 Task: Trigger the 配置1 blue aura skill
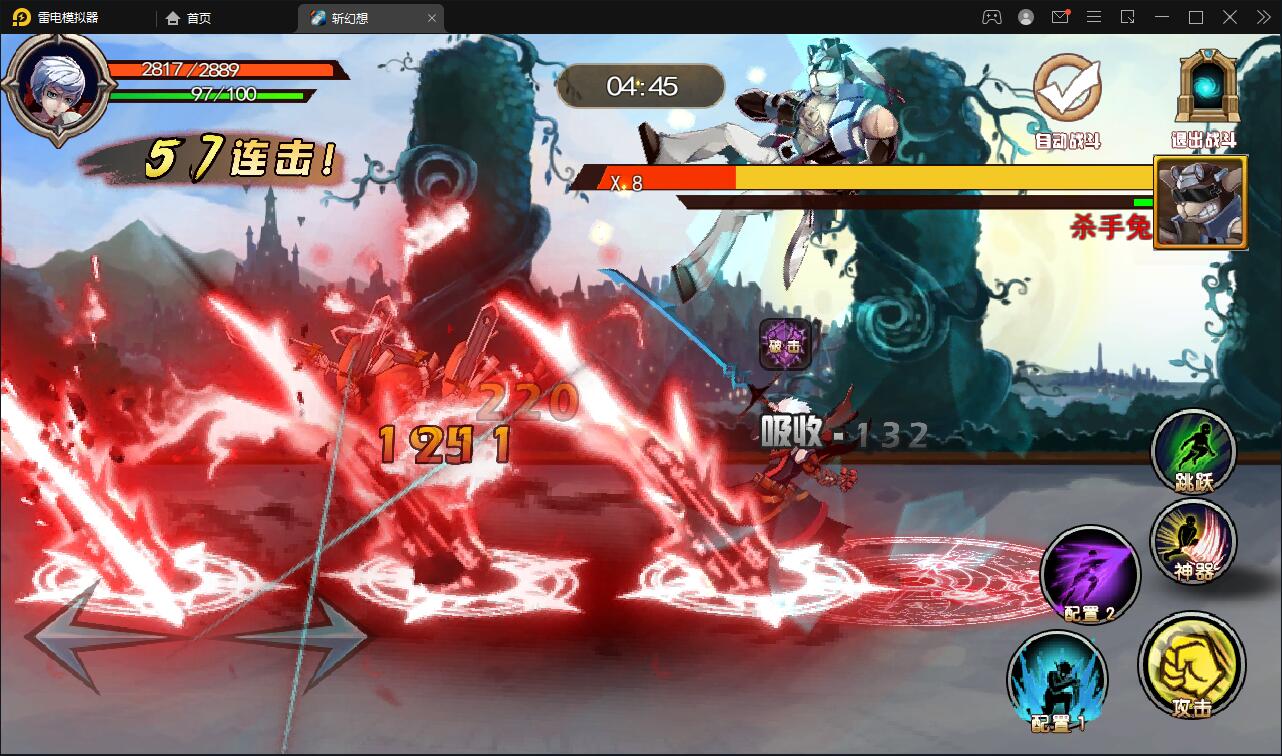(1058, 680)
